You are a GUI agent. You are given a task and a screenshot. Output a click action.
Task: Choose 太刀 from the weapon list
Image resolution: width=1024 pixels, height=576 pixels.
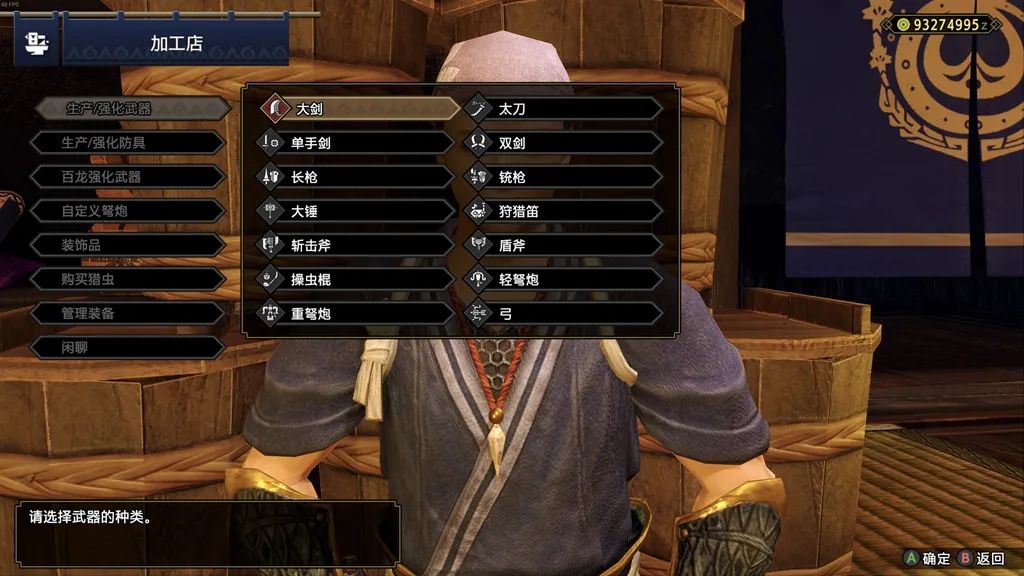point(563,108)
